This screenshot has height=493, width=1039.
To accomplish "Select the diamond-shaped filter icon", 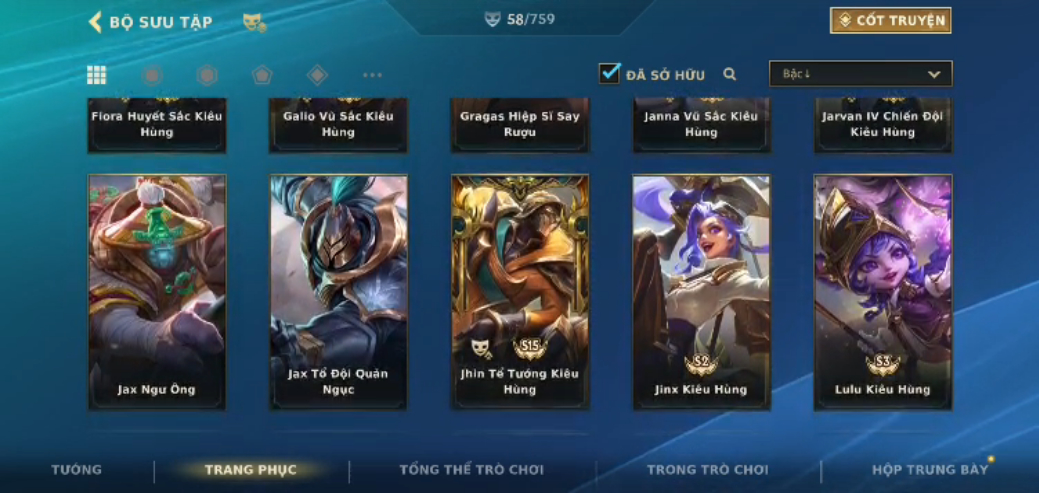I will pyautogui.click(x=317, y=75).
